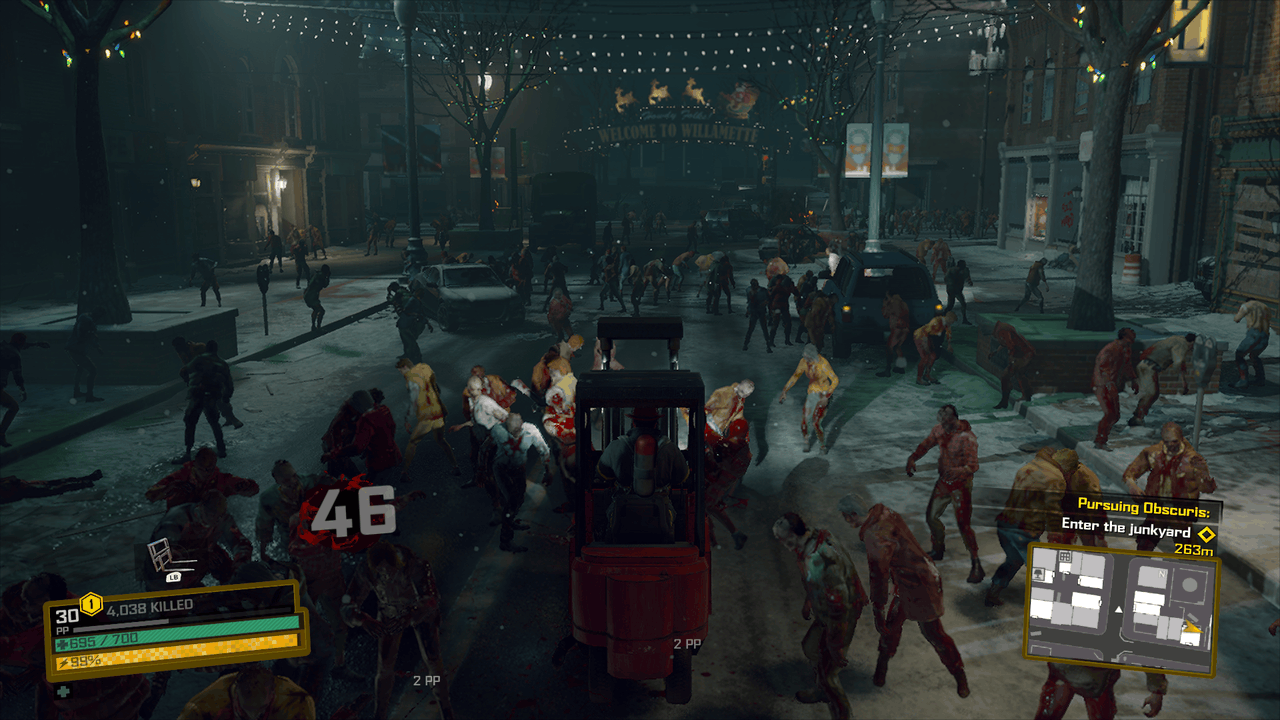Open the yellow hexagonal level badge showing 1
This screenshot has height=720, width=1280.
tap(89, 603)
